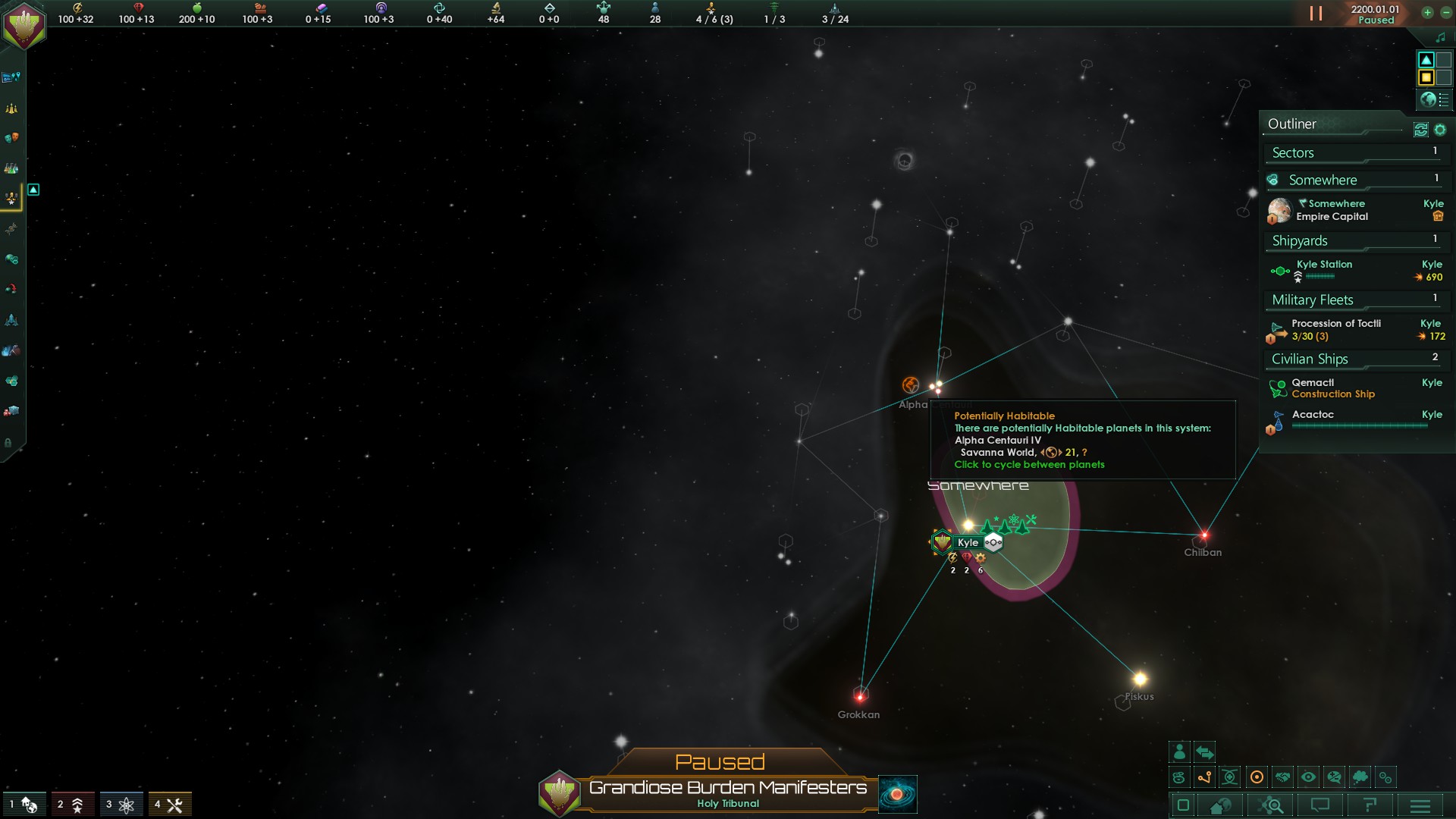Open the music player note icon
1456x819 pixels.
[1441, 37]
